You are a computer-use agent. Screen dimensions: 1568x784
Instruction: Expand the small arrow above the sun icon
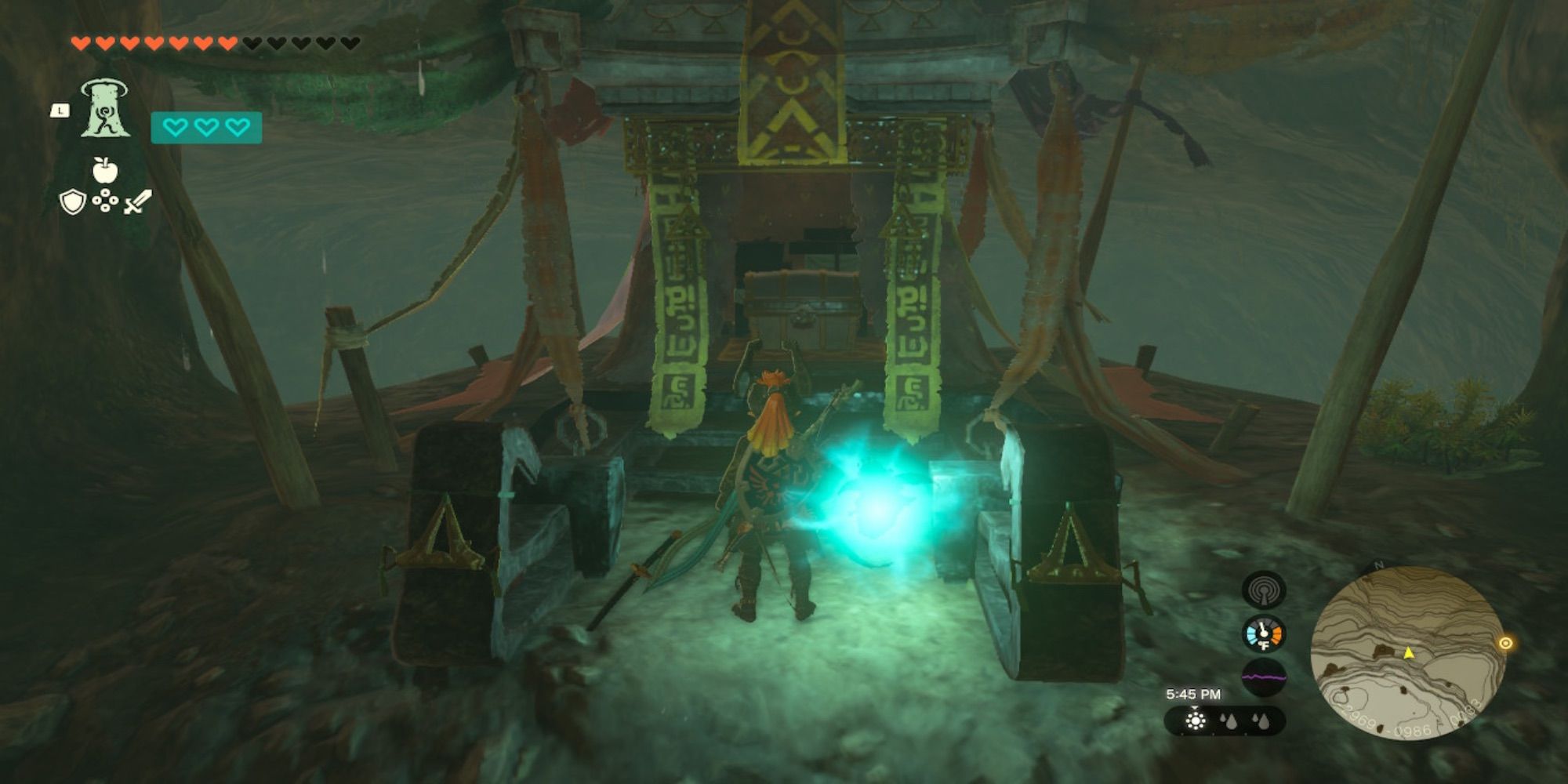click(1195, 708)
